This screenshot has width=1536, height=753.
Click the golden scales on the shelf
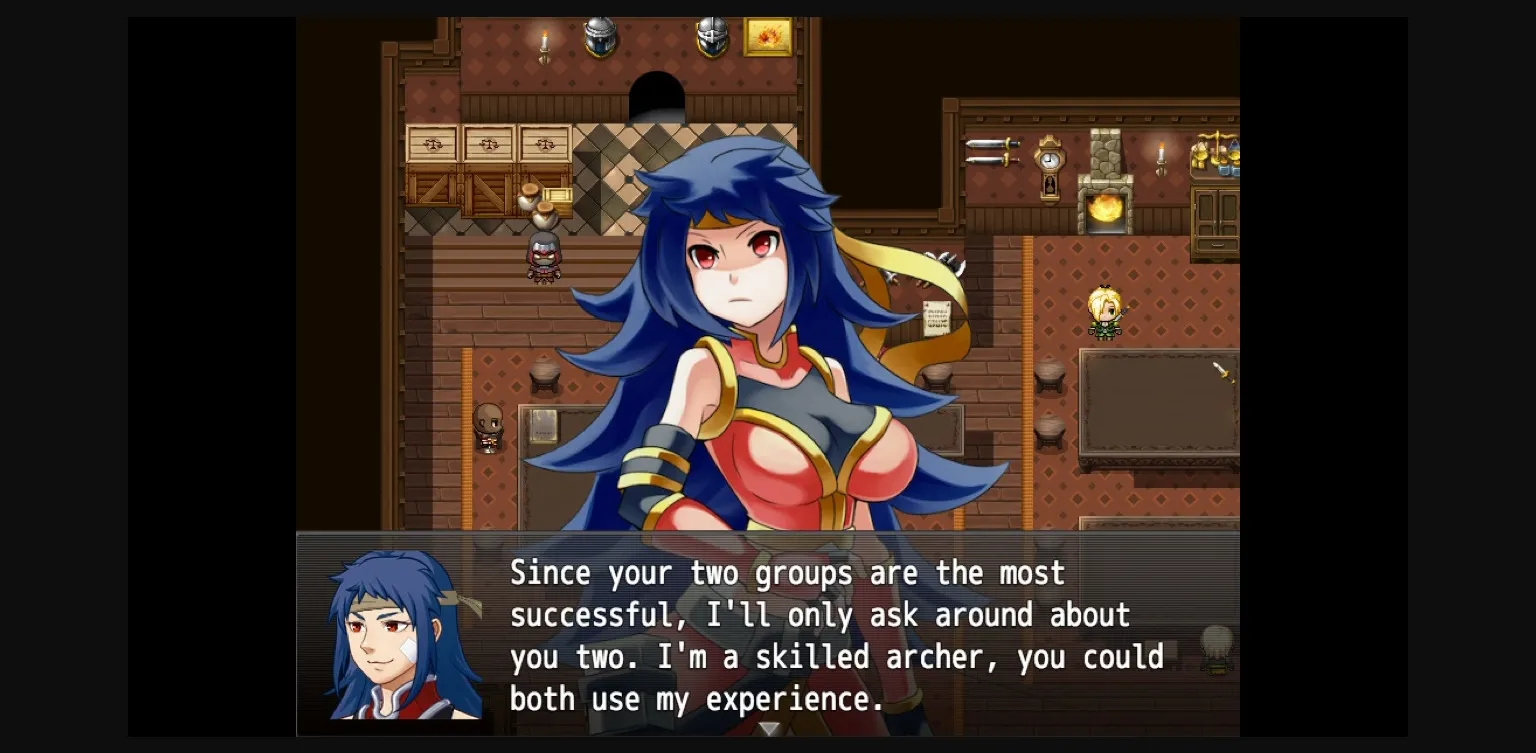[x=1216, y=145]
